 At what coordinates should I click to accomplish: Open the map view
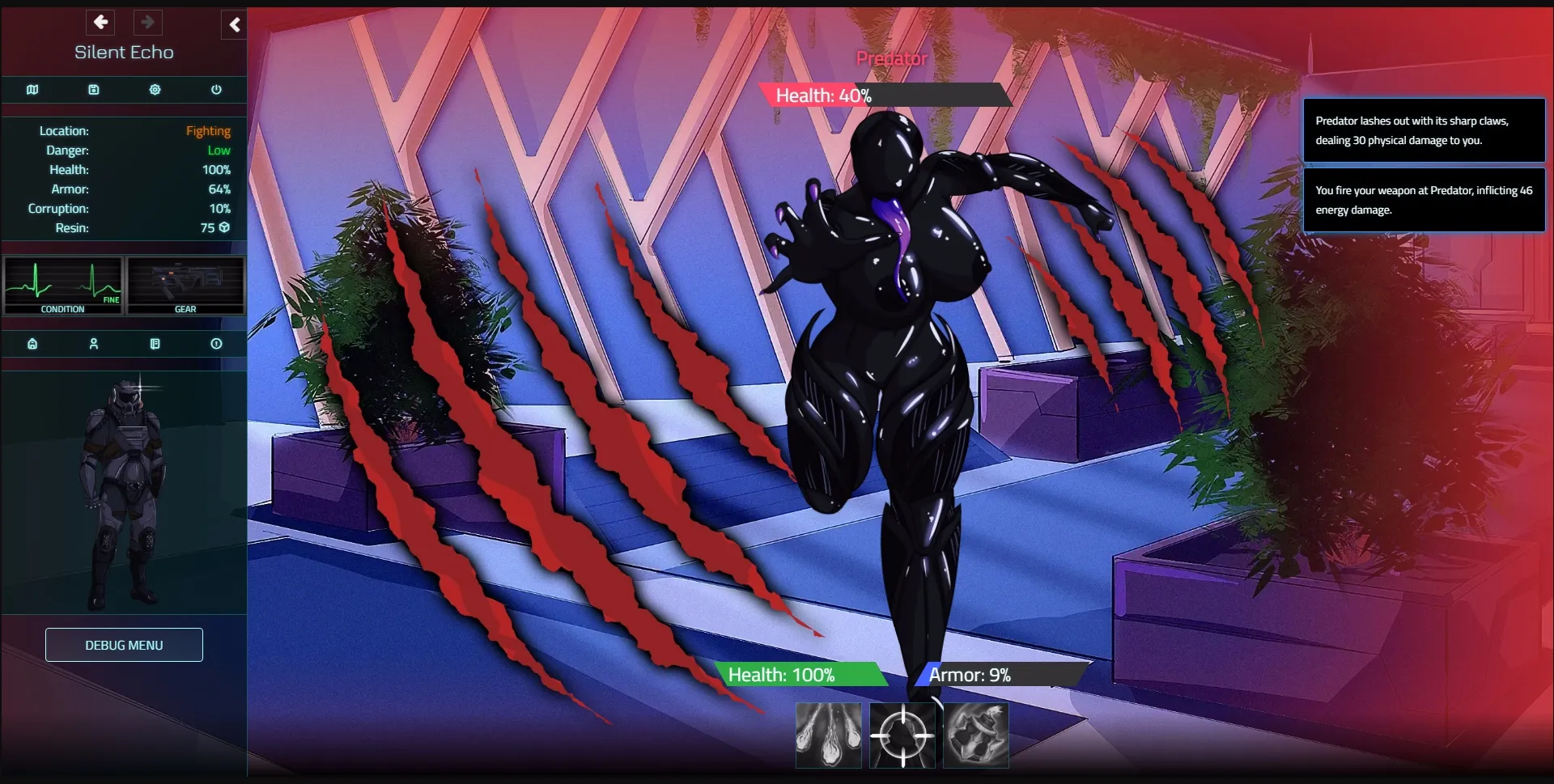pos(32,90)
